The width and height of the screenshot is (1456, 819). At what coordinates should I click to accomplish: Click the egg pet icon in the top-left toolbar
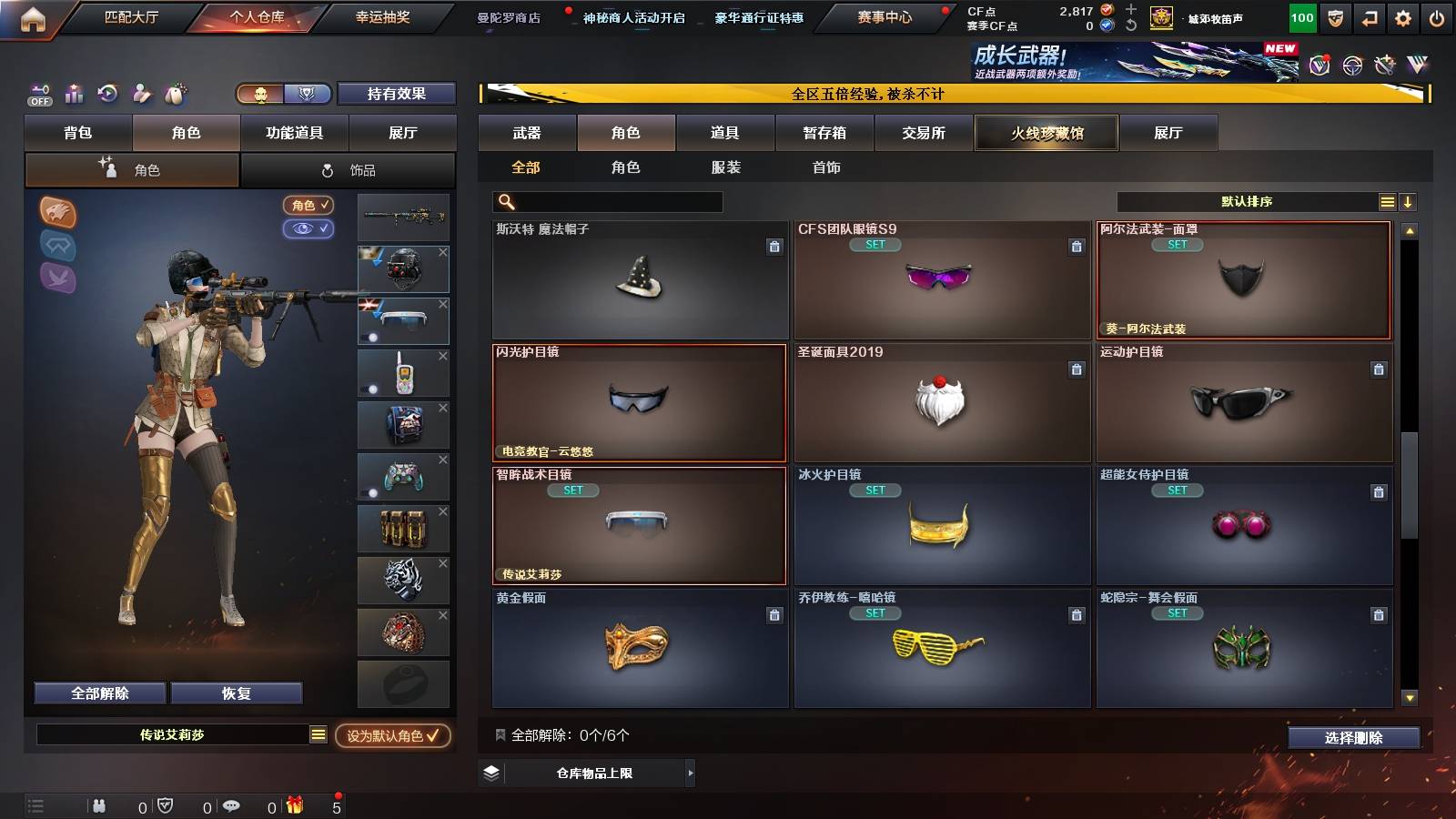click(x=175, y=94)
